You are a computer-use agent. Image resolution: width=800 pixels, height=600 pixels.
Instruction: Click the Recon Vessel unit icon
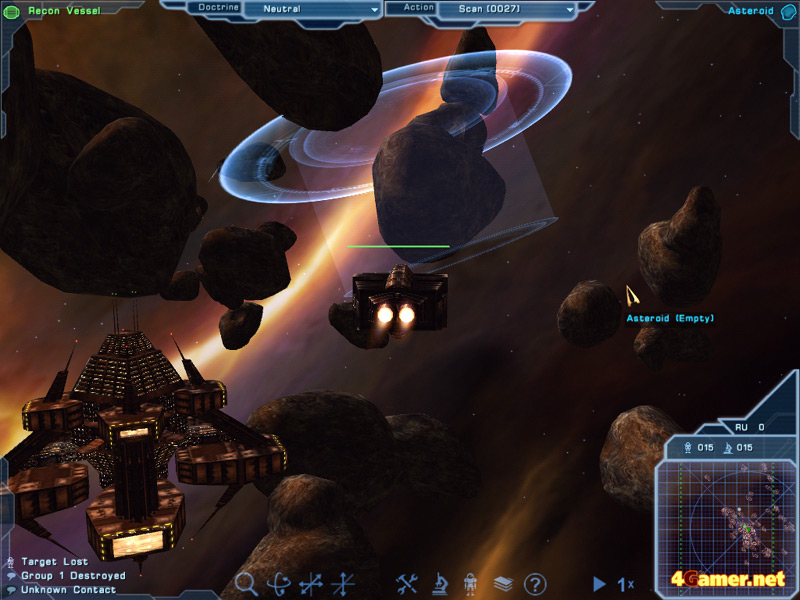[12, 11]
